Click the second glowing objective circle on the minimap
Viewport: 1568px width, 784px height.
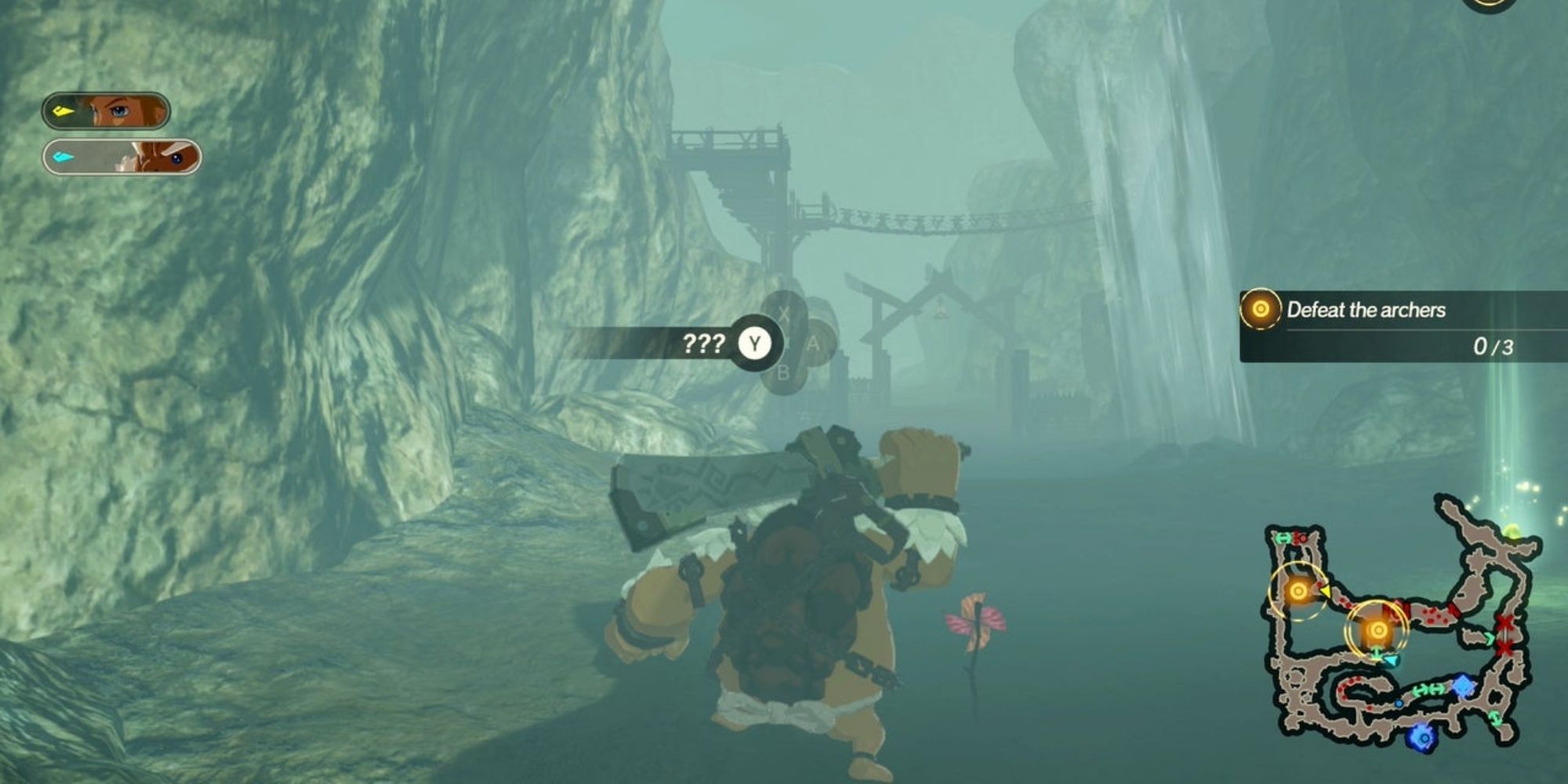(x=1377, y=630)
